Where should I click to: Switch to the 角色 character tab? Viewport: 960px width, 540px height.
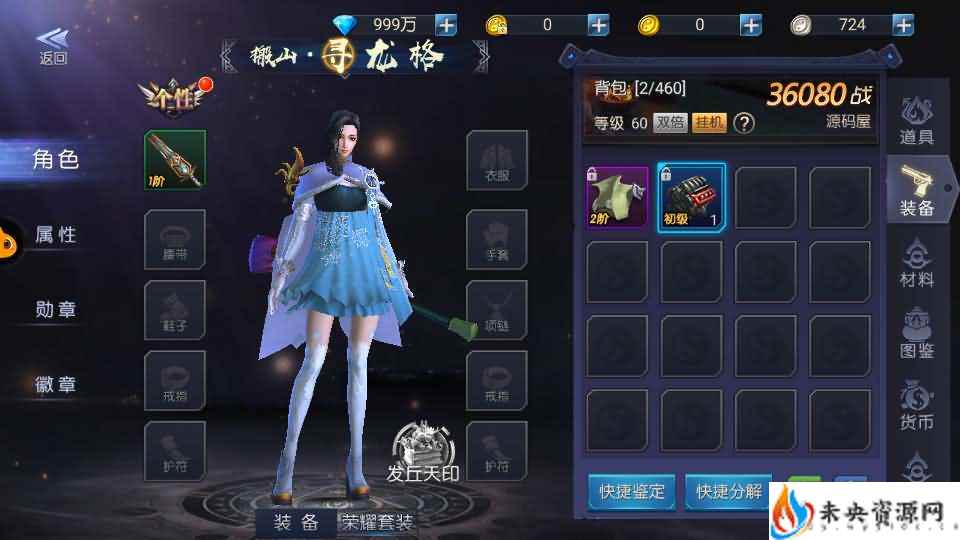point(56,159)
